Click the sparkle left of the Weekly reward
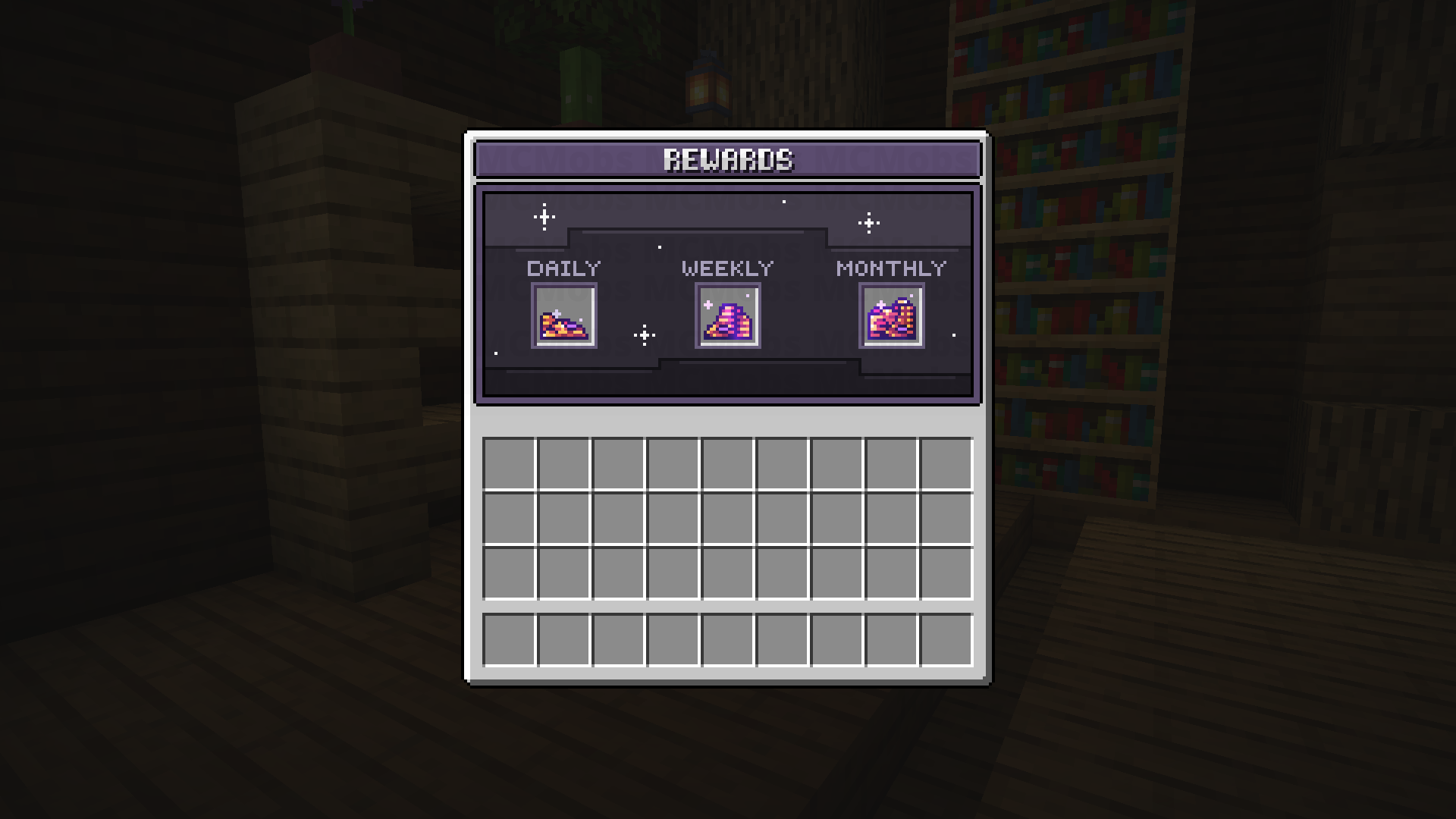This screenshot has height=819, width=1456. pyautogui.click(x=644, y=334)
